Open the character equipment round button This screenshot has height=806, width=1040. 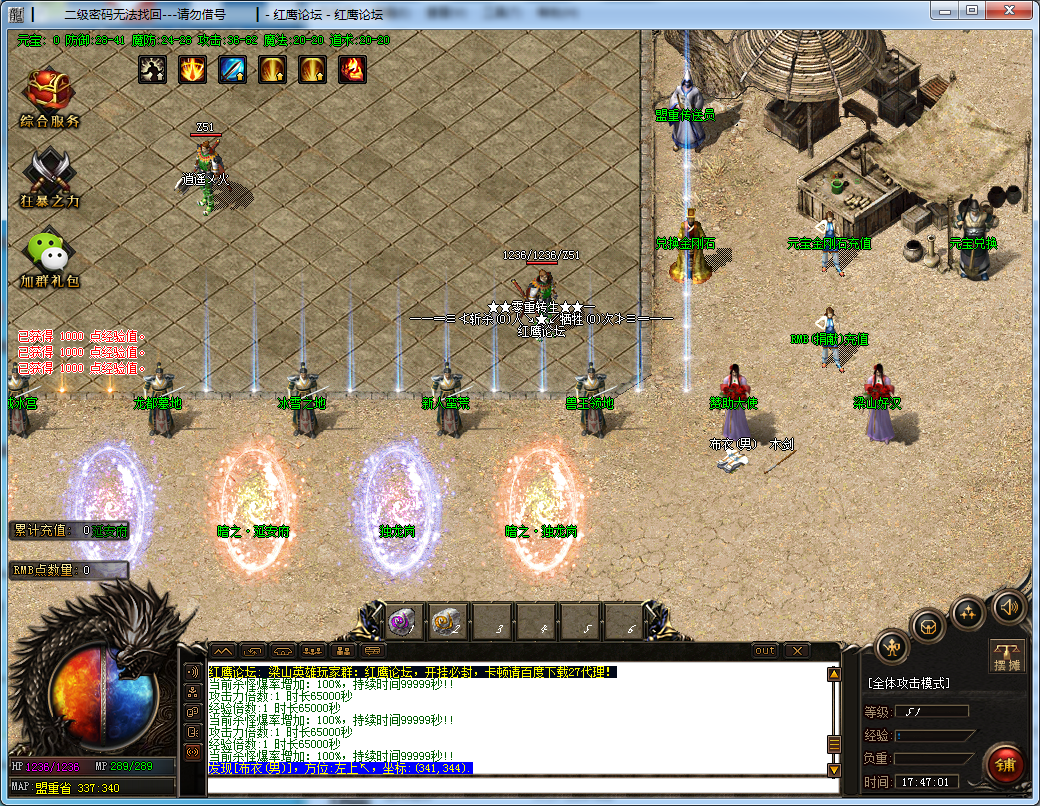(892, 646)
